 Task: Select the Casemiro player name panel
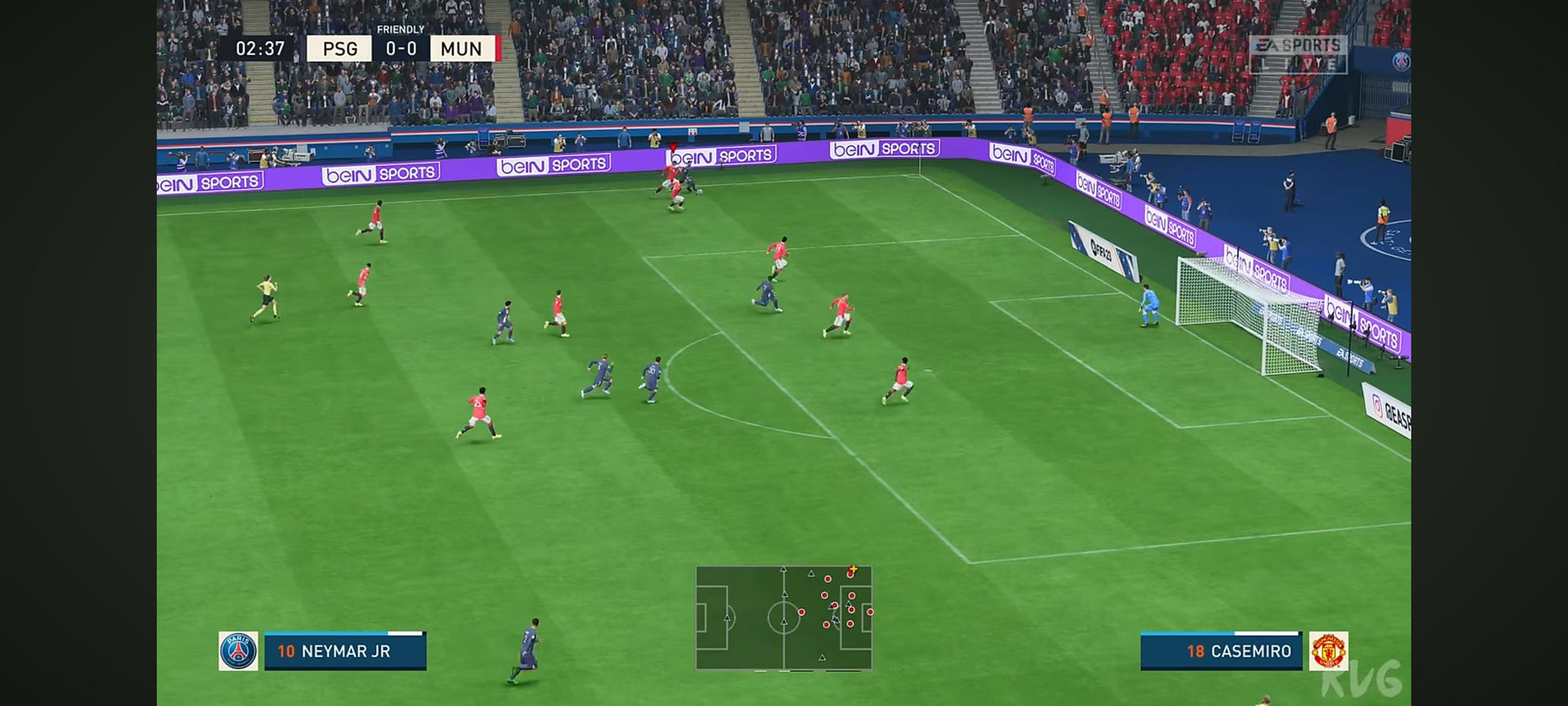[1221, 651]
